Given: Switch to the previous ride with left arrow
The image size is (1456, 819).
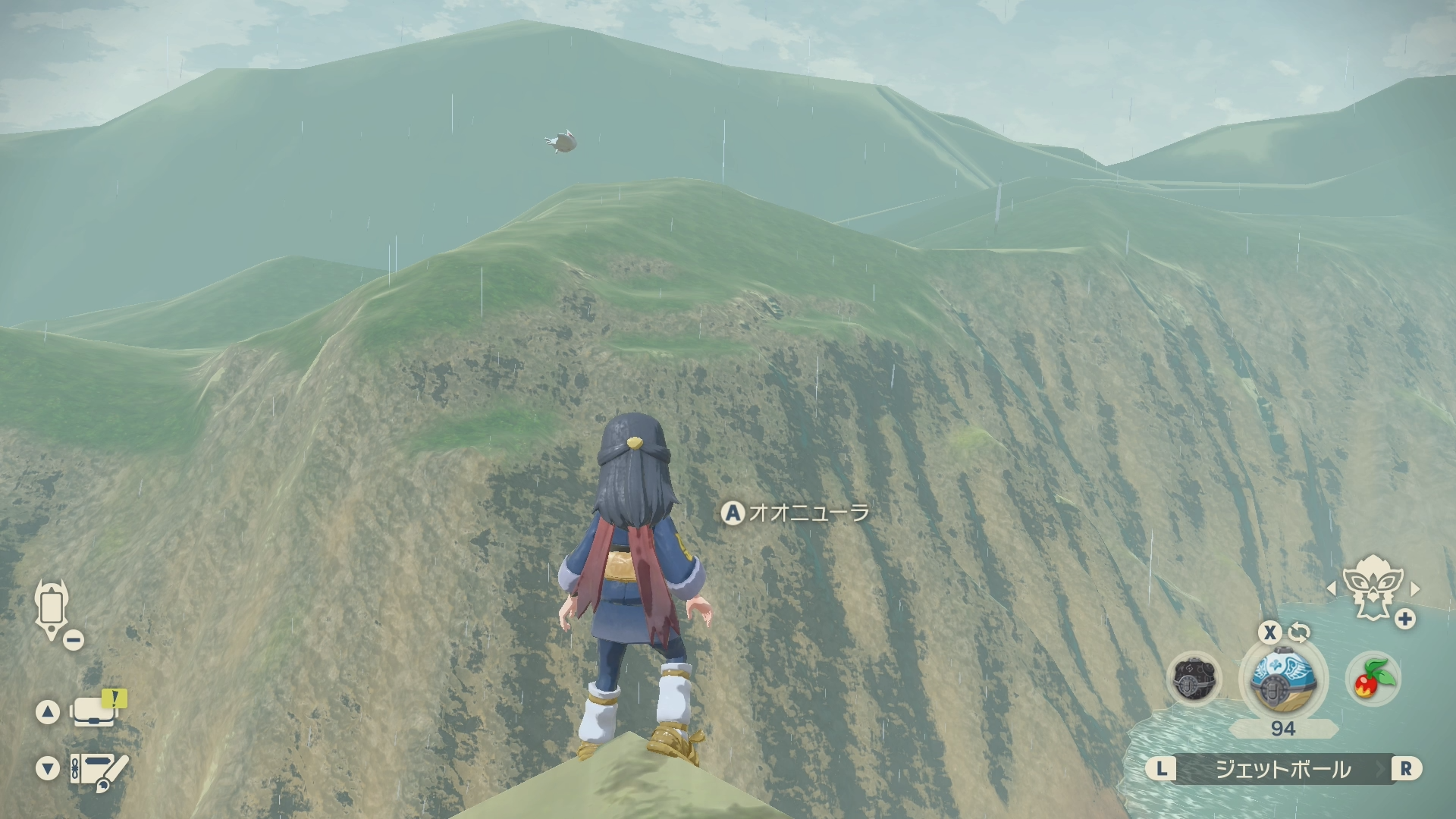Looking at the screenshot, I should pyautogui.click(x=1332, y=588).
